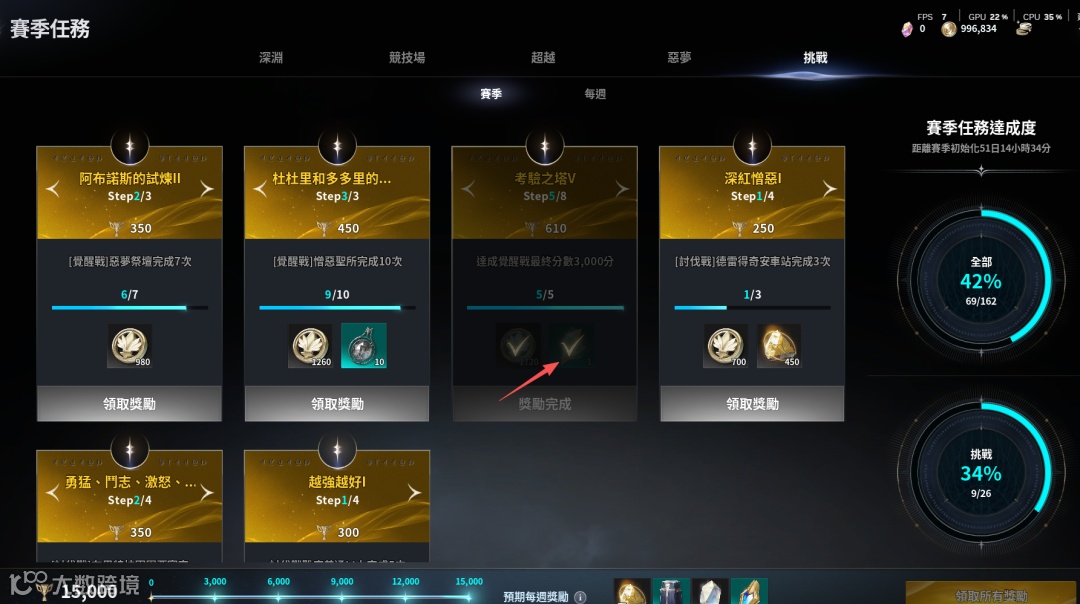This screenshot has height=604, width=1080.
Task: Switch to the 深淵 tab
Action: pos(271,58)
